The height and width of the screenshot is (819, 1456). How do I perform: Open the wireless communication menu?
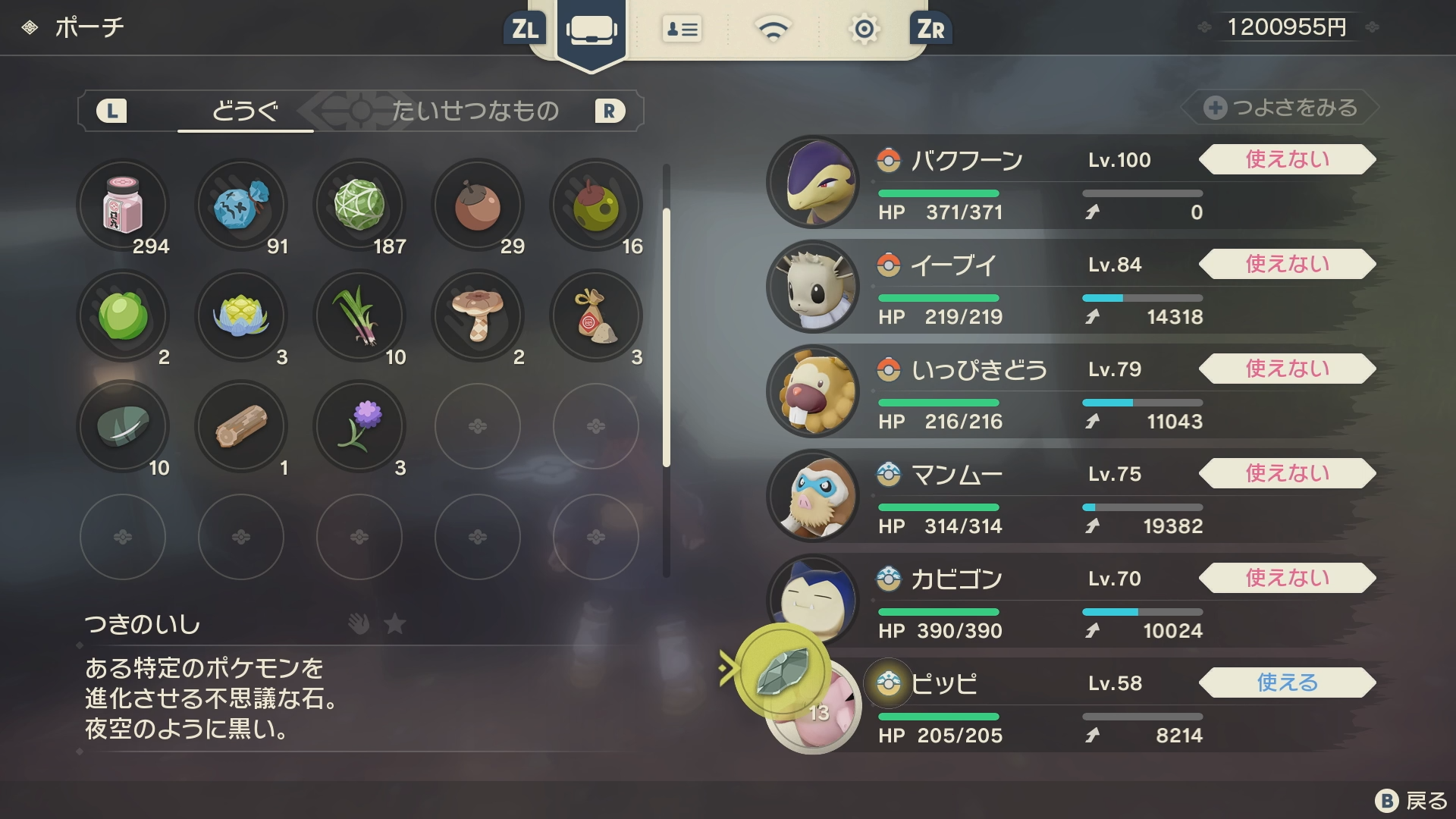point(773,30)
